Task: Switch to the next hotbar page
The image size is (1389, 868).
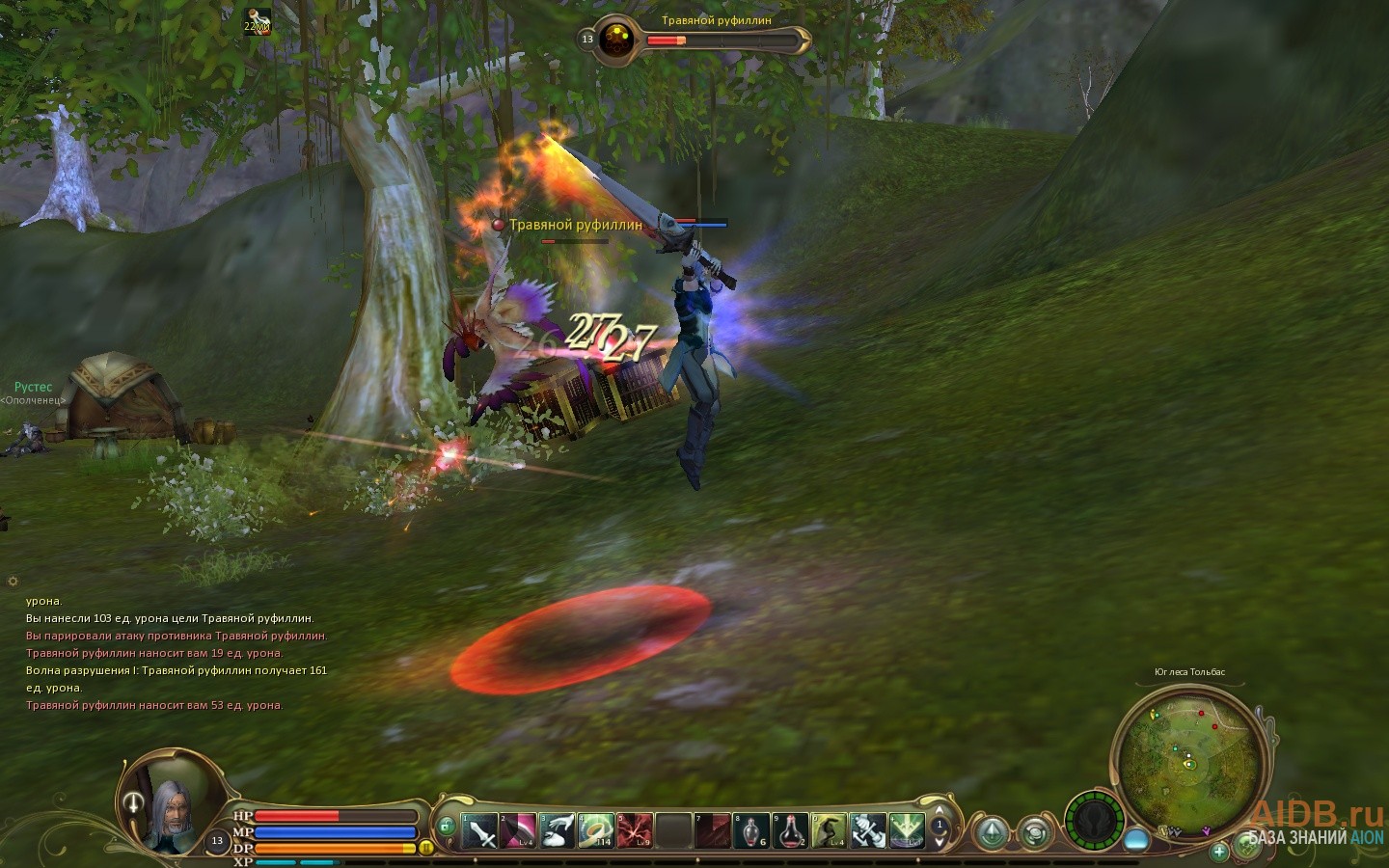Action: click(x=940, y=842)
